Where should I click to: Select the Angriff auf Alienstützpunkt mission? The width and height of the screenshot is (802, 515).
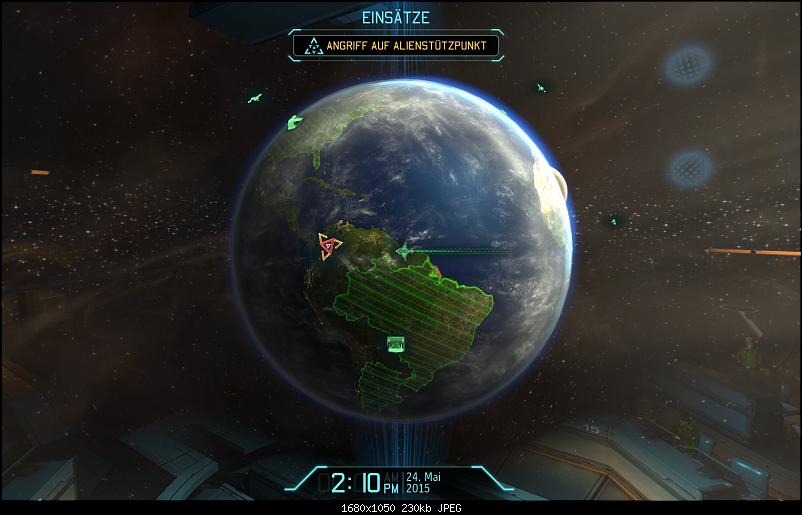[x=396, y=44]
